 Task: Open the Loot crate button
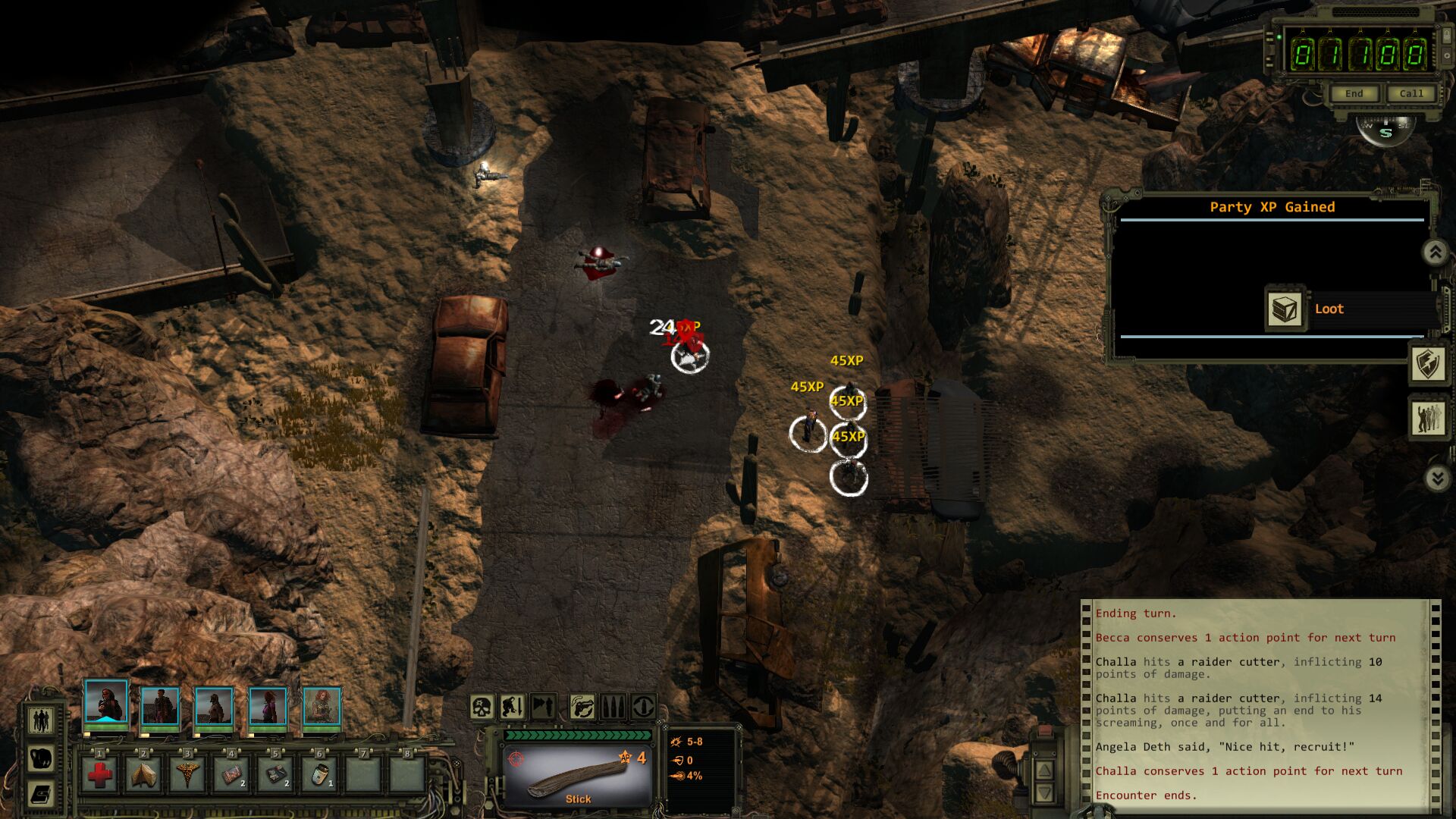tap(1285, 309)
